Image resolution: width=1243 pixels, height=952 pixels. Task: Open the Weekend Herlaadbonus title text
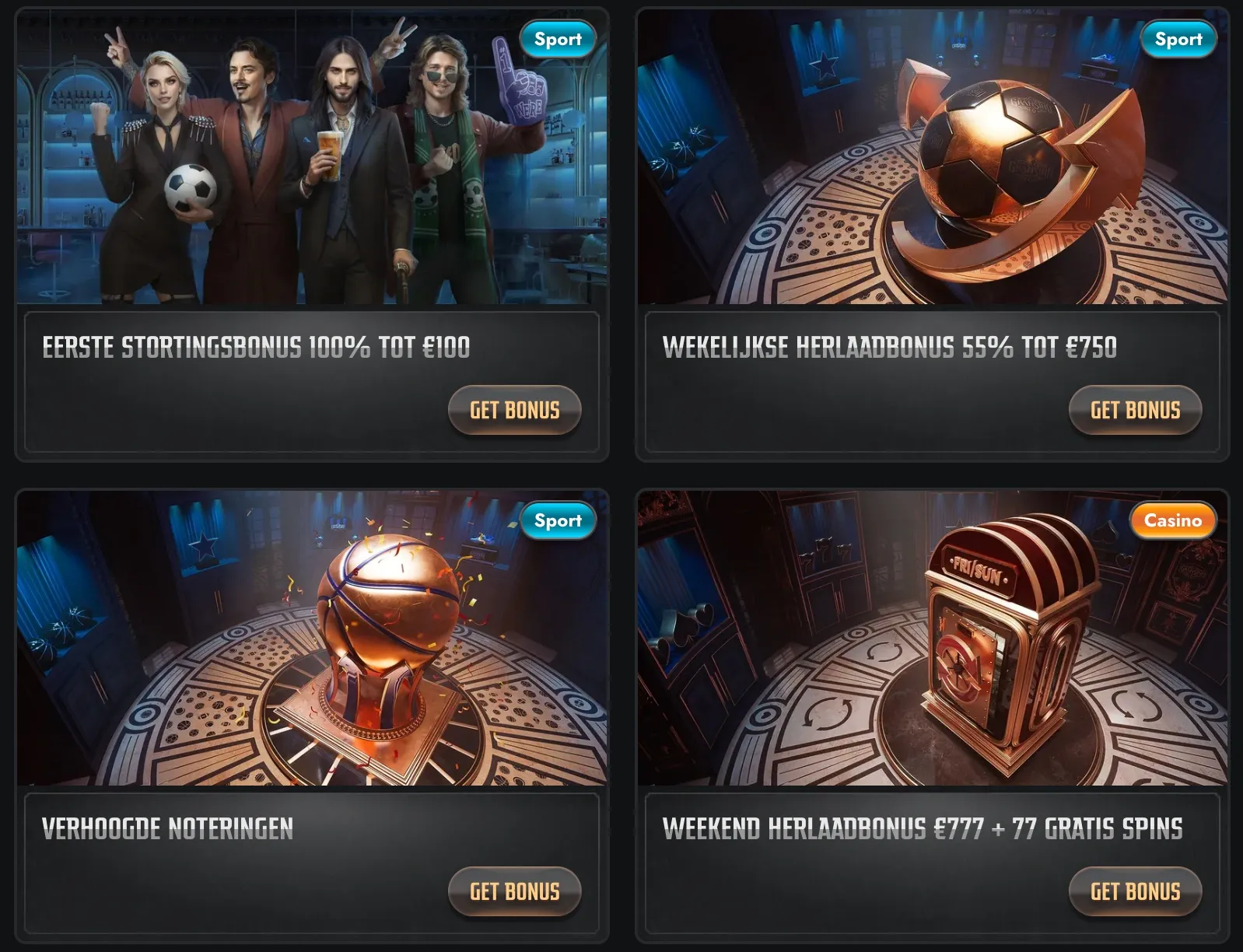pyautogui.click(x=922, y=828)
